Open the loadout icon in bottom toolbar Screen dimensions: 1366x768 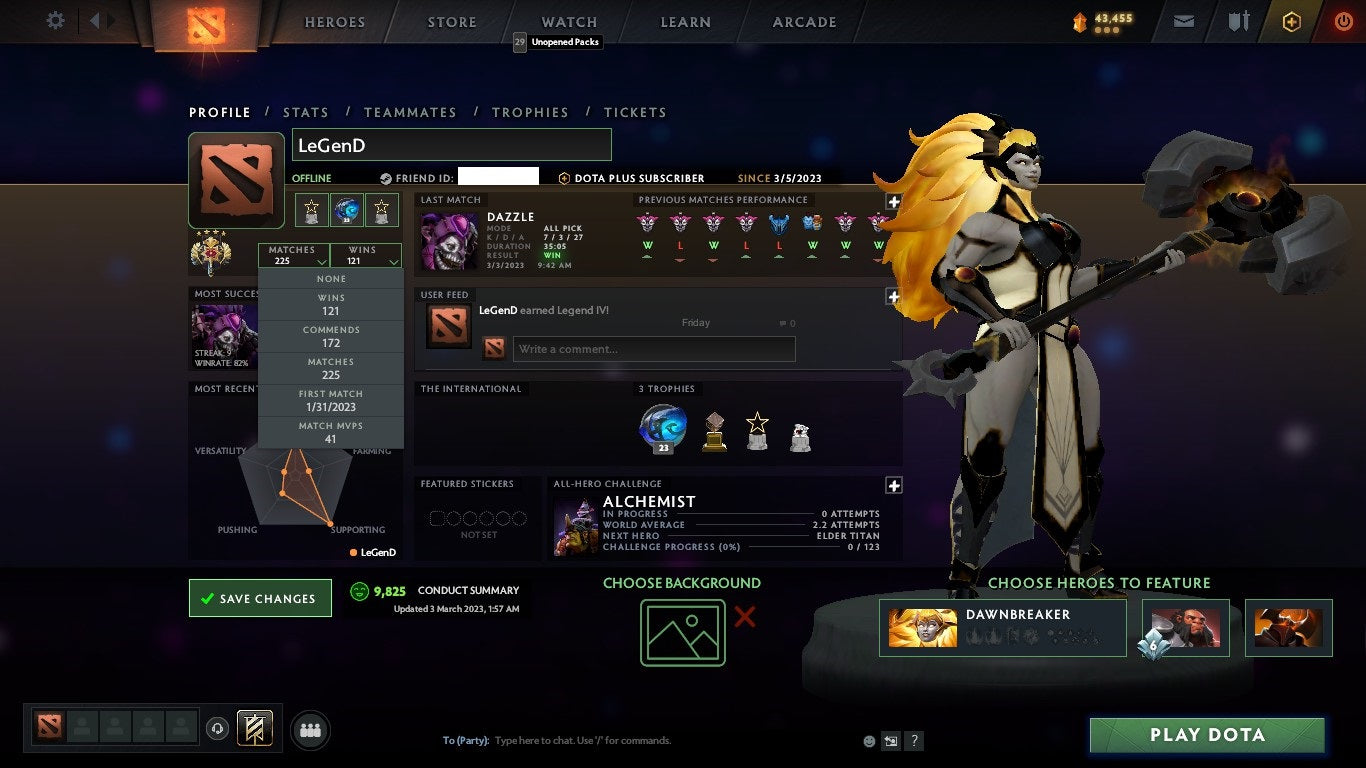[x=253, y=729]
